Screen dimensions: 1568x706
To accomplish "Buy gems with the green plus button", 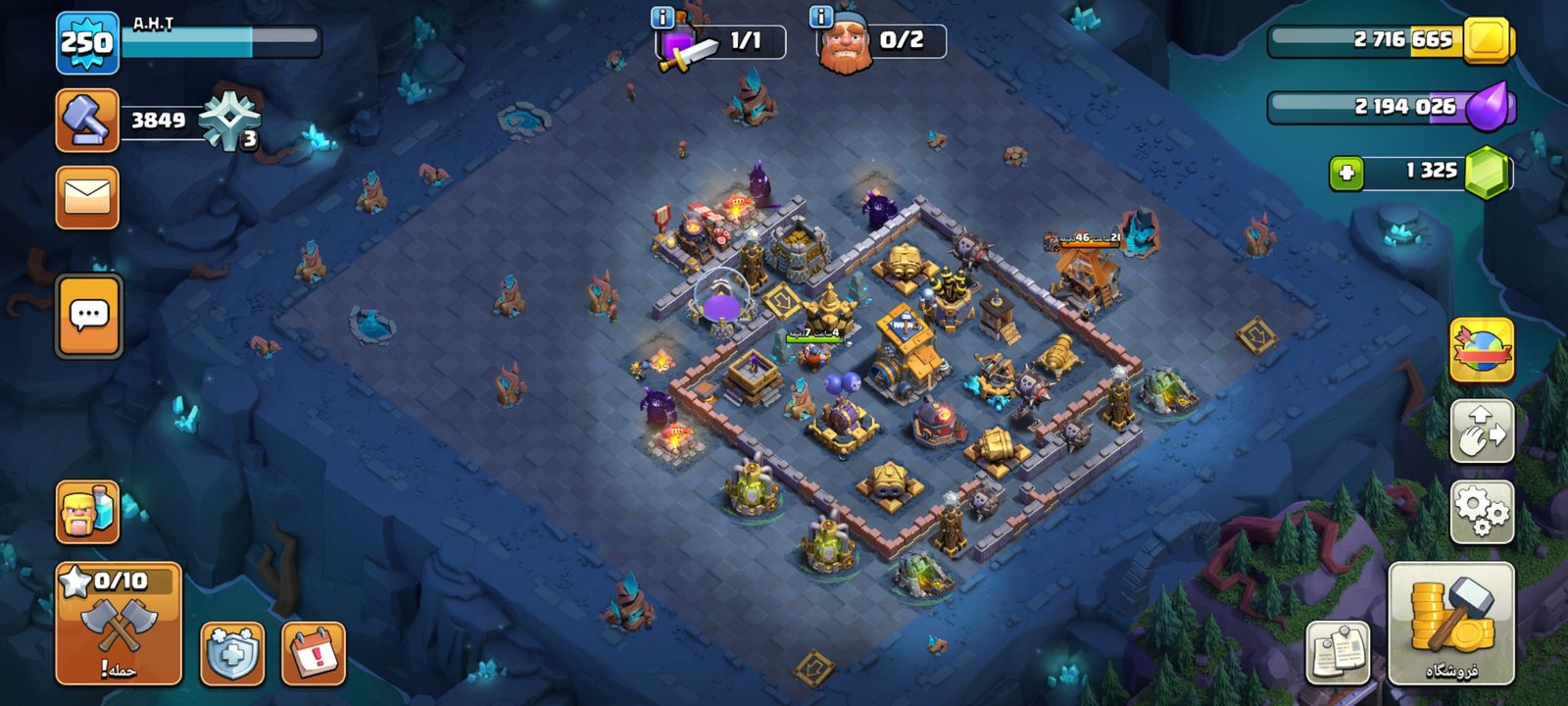I will (x=1346, y=173).
